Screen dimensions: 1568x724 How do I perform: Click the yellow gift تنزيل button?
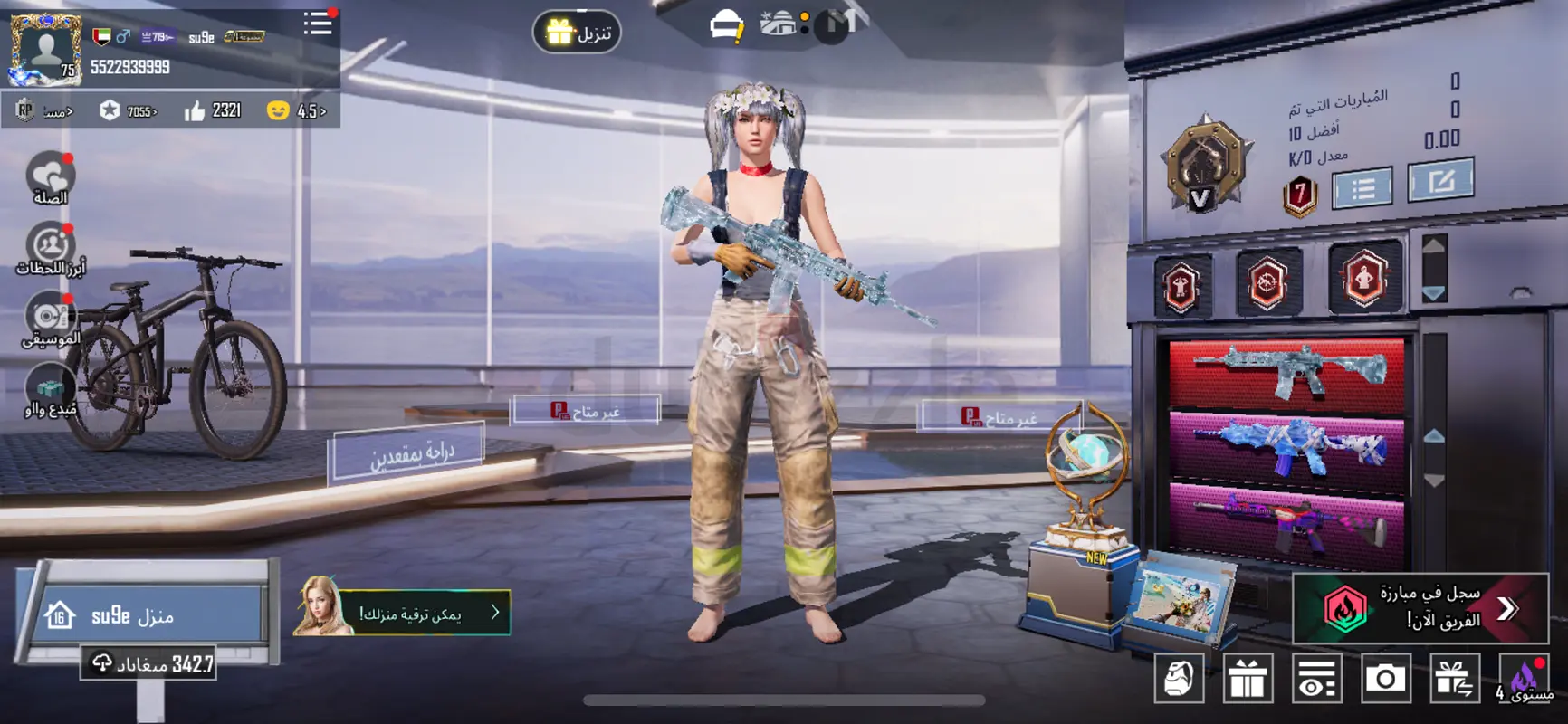tap(577, 33)
